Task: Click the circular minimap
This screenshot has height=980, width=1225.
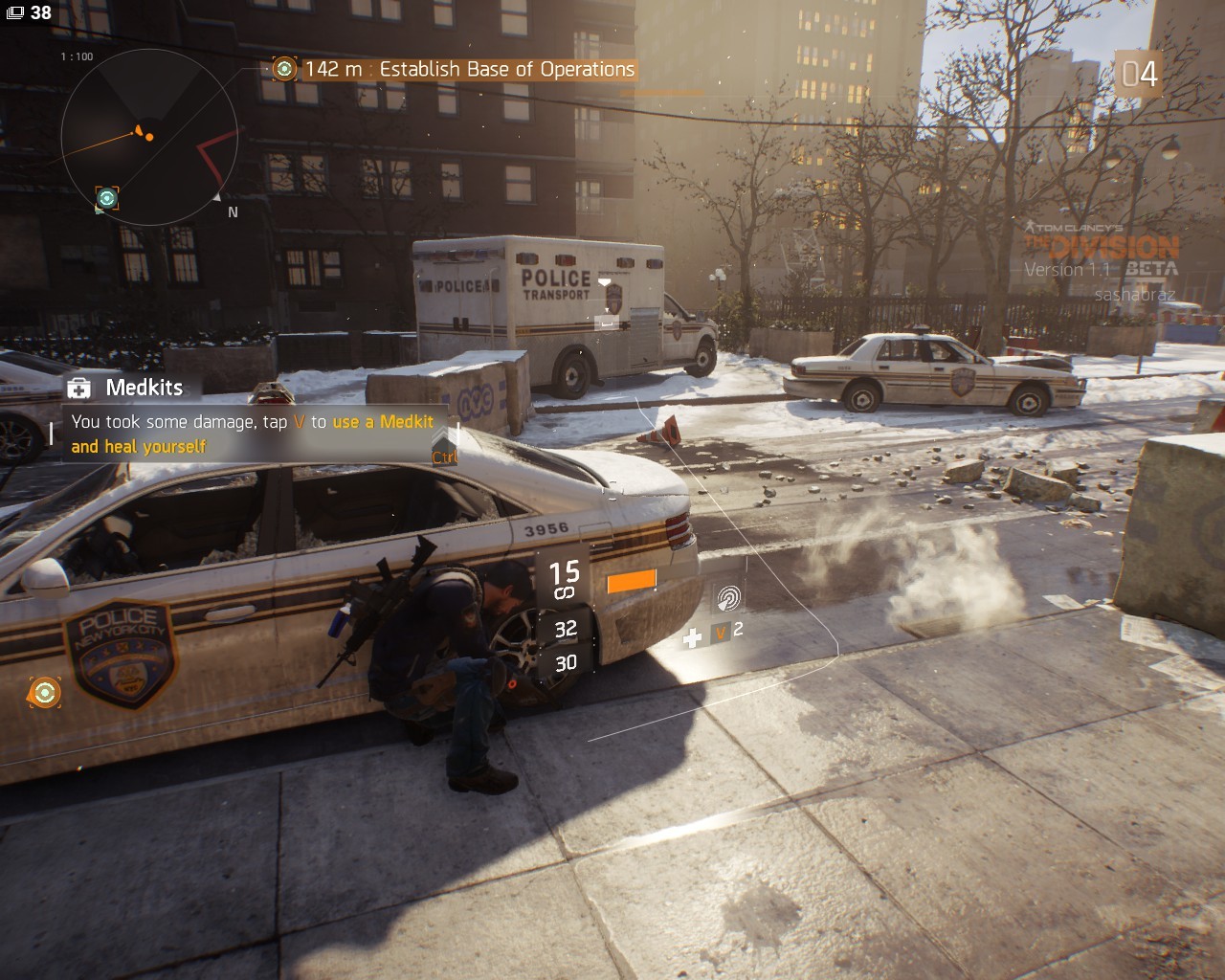Action: [x=148, y=137]
